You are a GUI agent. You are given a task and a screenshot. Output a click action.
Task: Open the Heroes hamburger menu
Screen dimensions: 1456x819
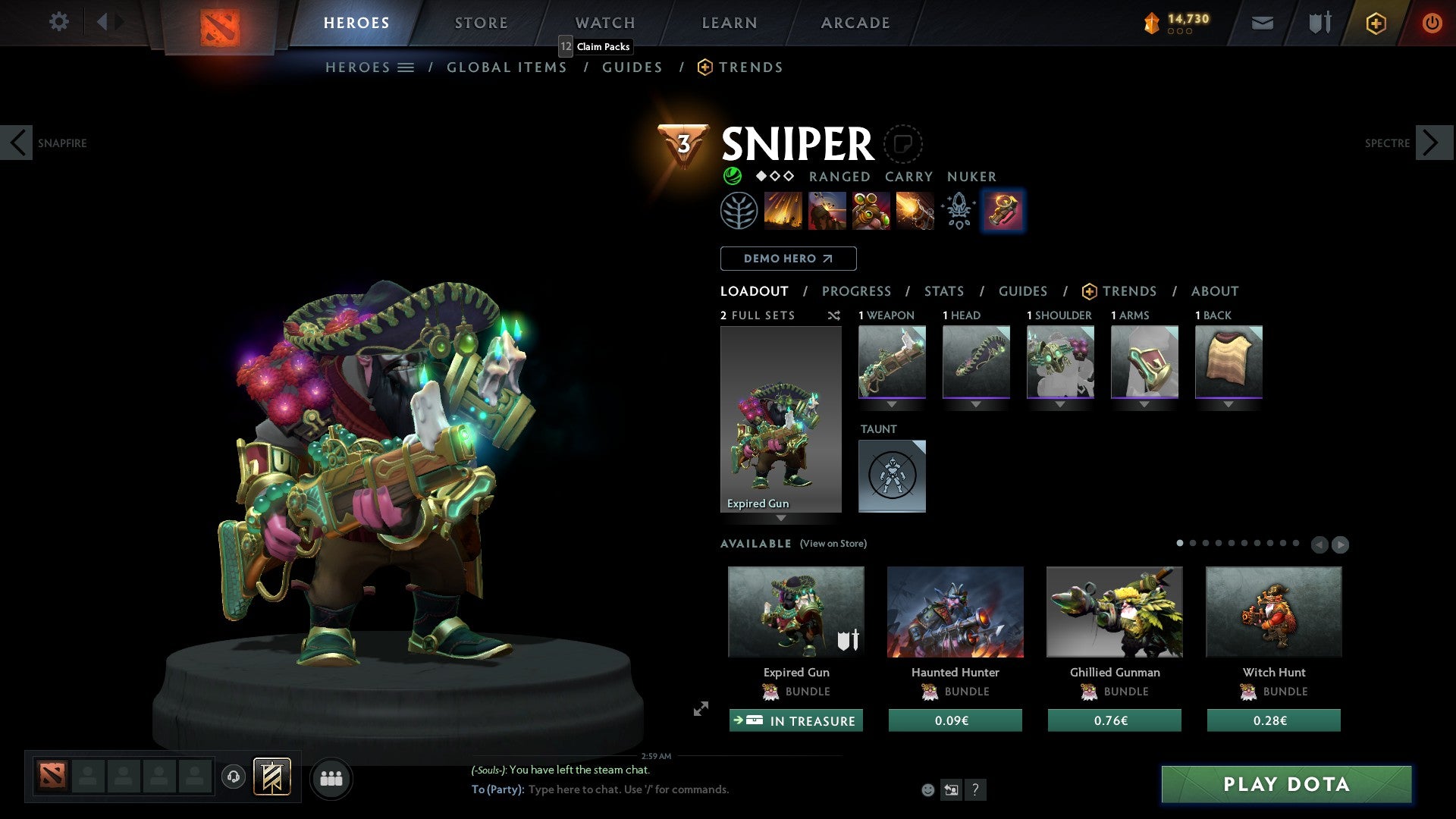click(x=406, y=67)
